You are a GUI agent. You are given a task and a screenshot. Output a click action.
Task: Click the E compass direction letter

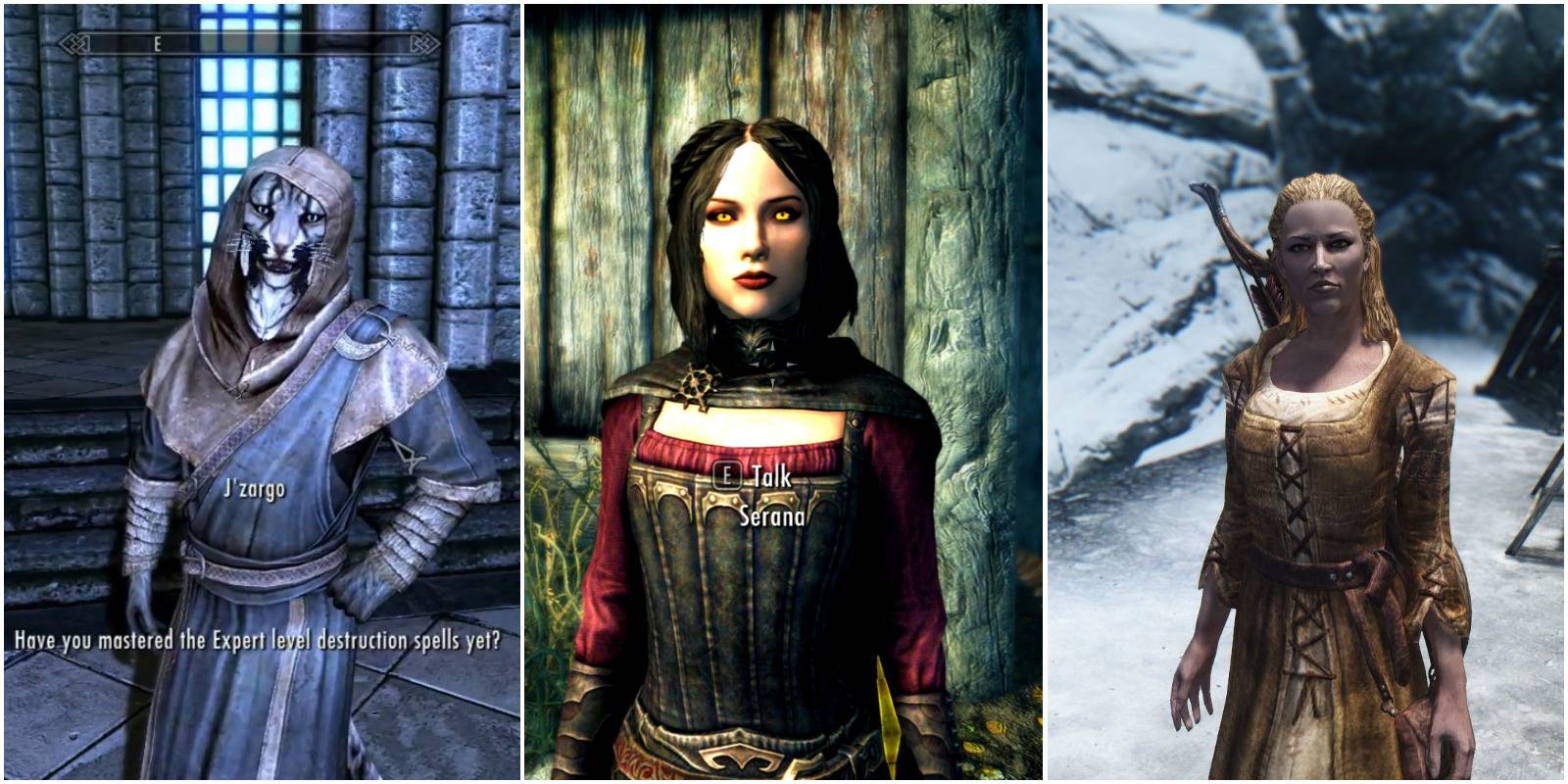click(x=157, y=43)
